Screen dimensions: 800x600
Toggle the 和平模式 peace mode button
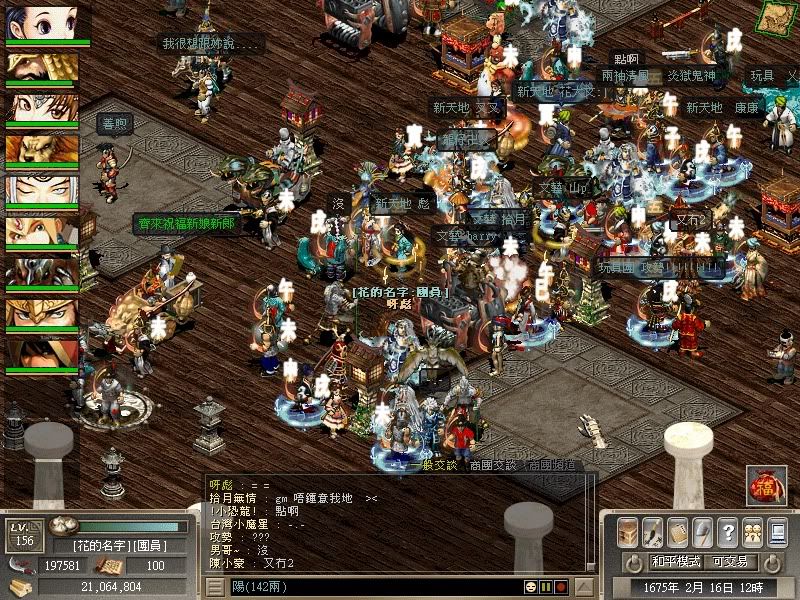(x=677, y=562)
